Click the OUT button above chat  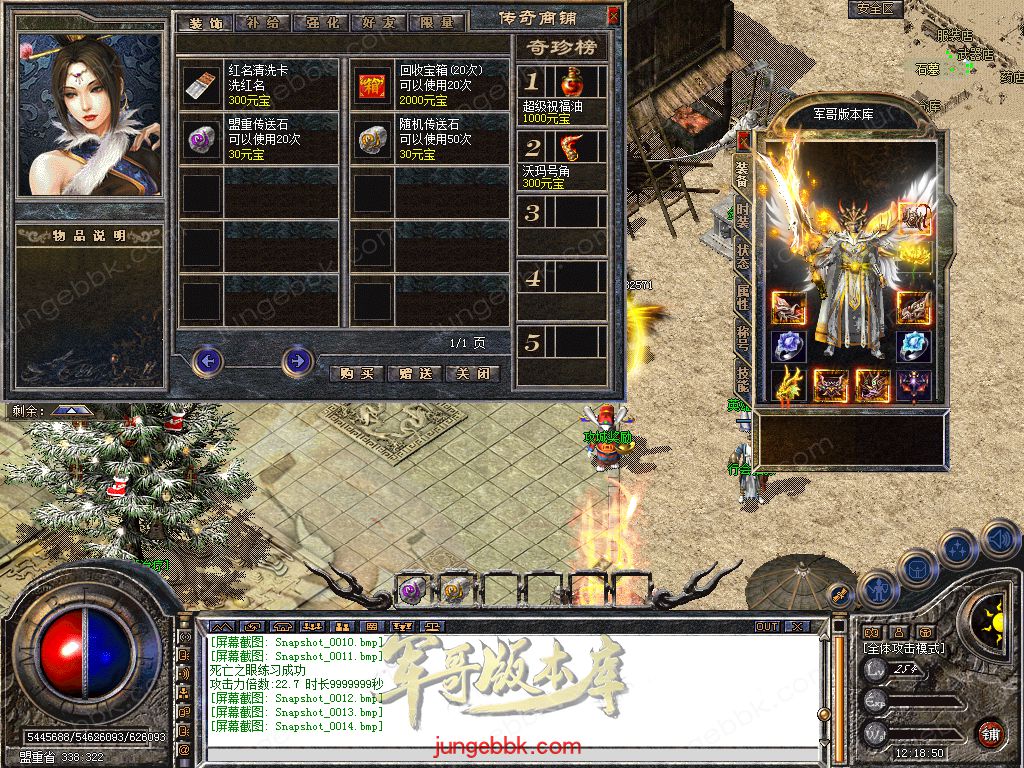tap(767, 626)
